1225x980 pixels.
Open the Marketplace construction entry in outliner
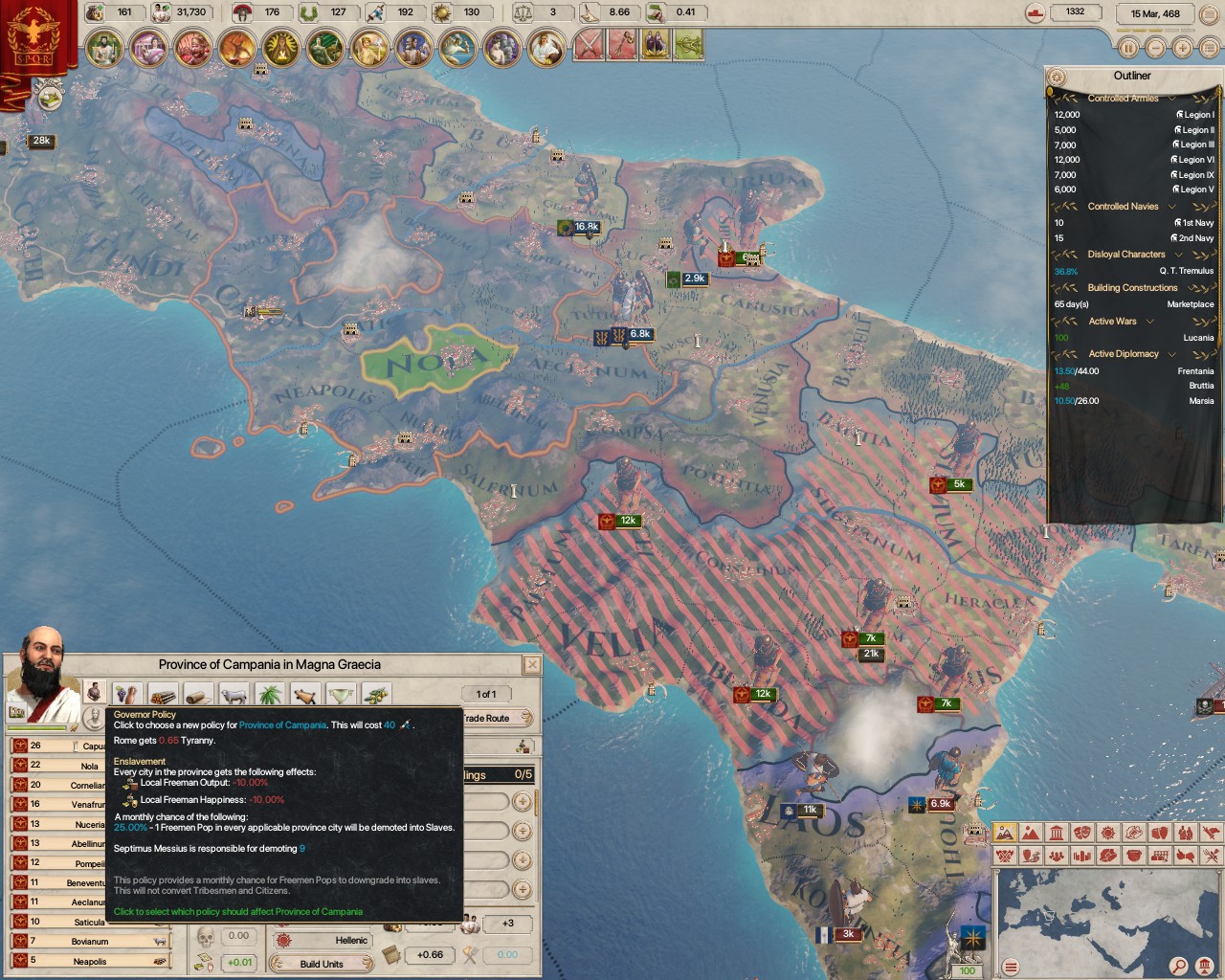[1190, 304]
